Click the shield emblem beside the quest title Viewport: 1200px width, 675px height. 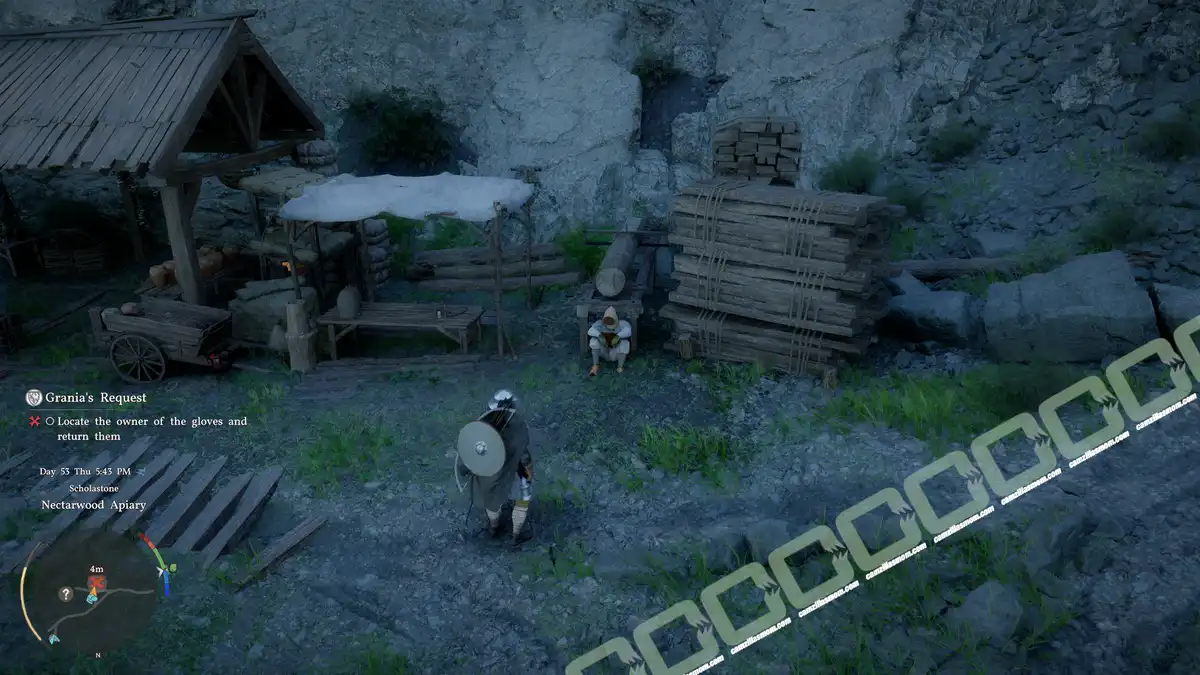(34, 397)
